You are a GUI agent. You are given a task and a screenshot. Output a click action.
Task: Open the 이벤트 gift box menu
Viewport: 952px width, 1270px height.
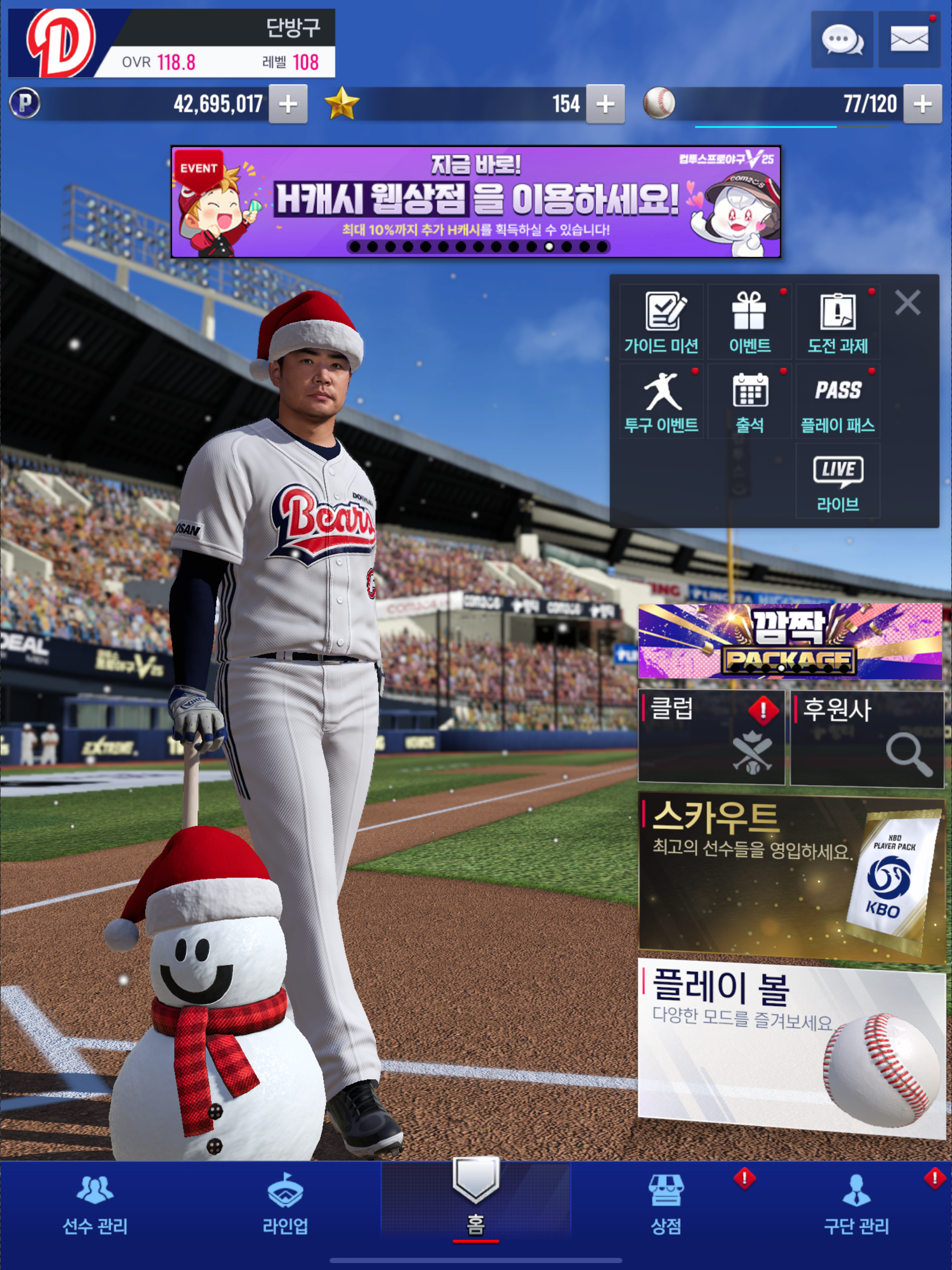[x=749, y=323]
